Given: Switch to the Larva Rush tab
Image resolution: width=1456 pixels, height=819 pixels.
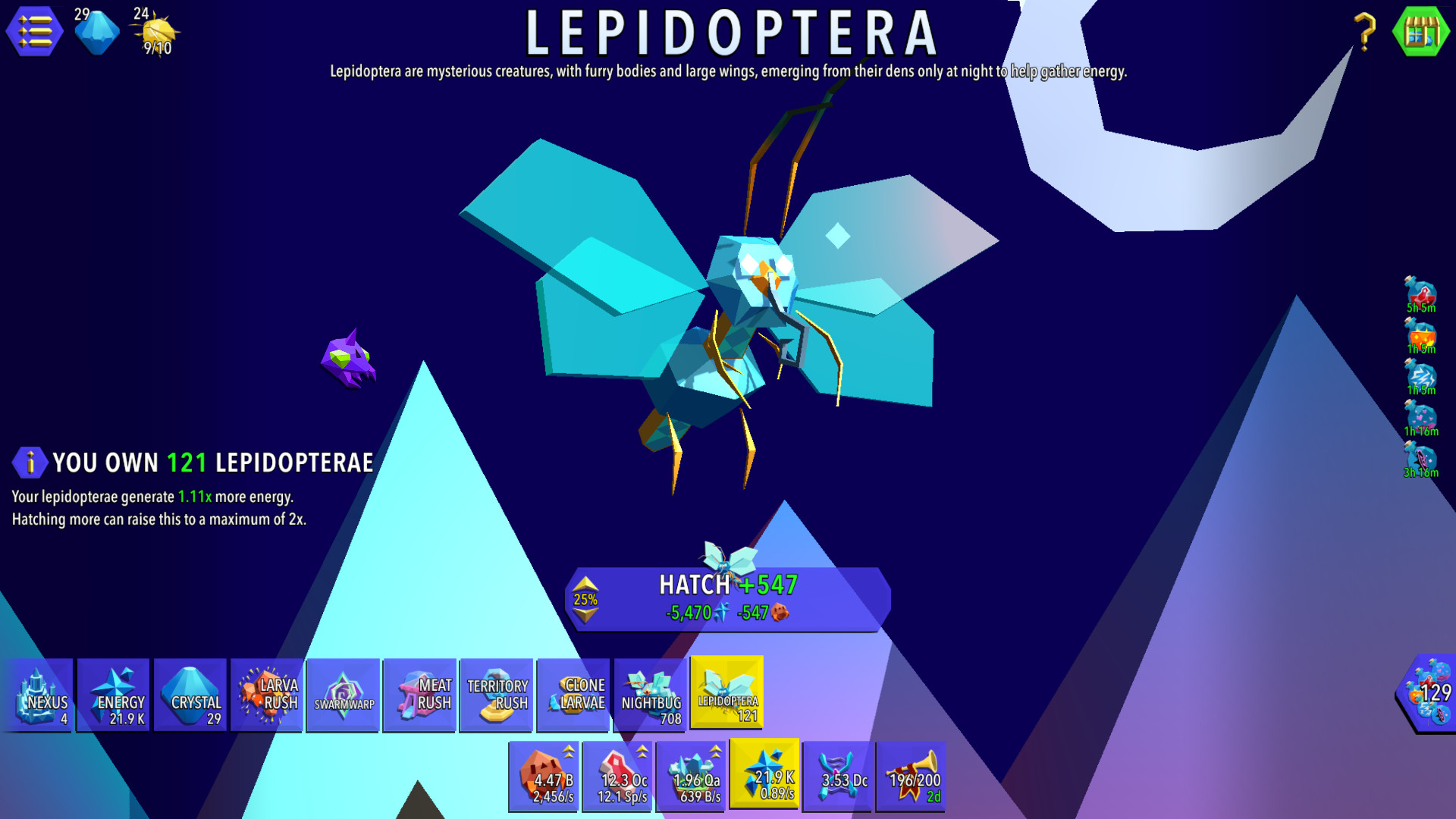Looking at the screenshot, I should pyautogui.click(x=267, y=694).
